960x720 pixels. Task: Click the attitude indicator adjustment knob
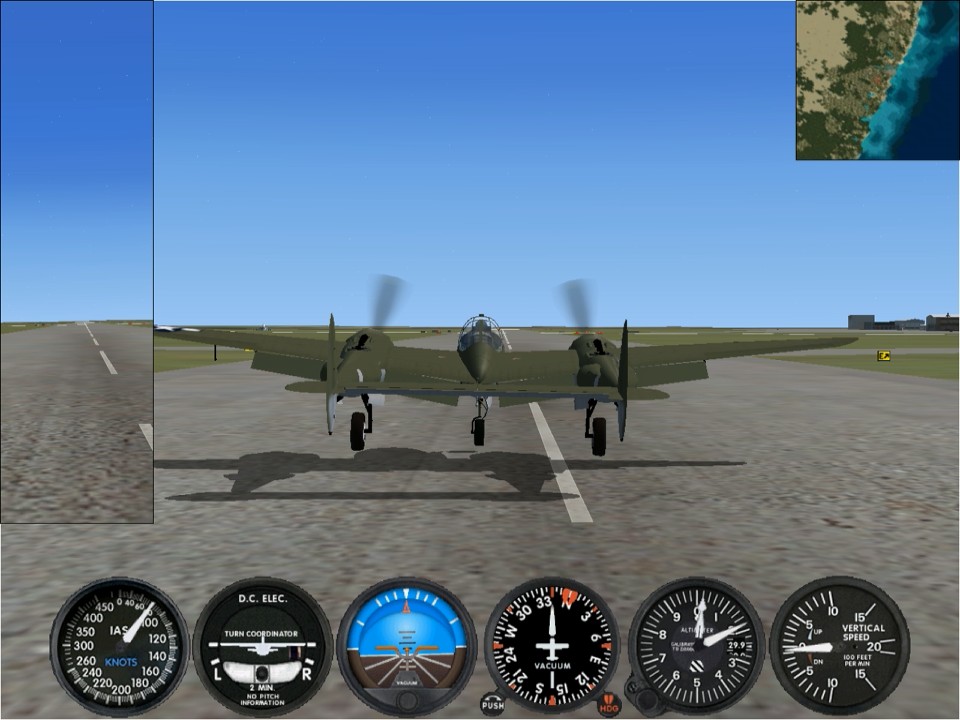pos(406,702)
